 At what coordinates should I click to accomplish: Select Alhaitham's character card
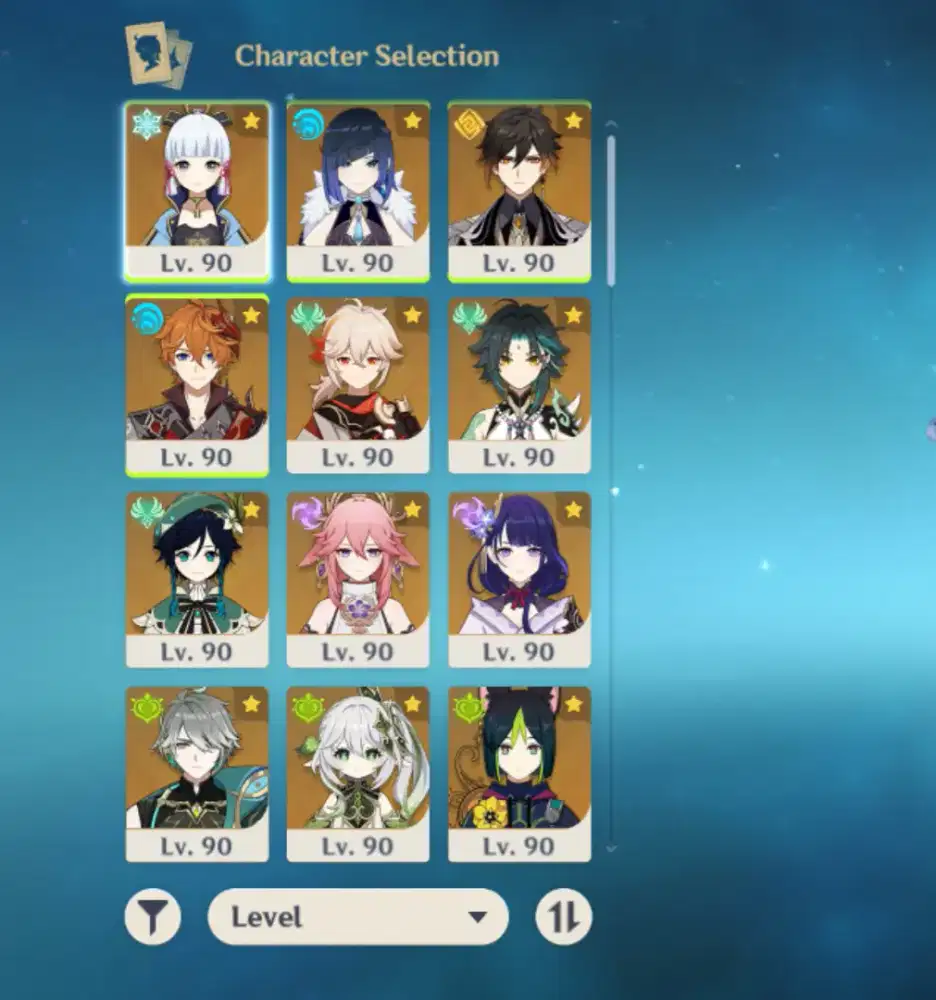(197, 773)
